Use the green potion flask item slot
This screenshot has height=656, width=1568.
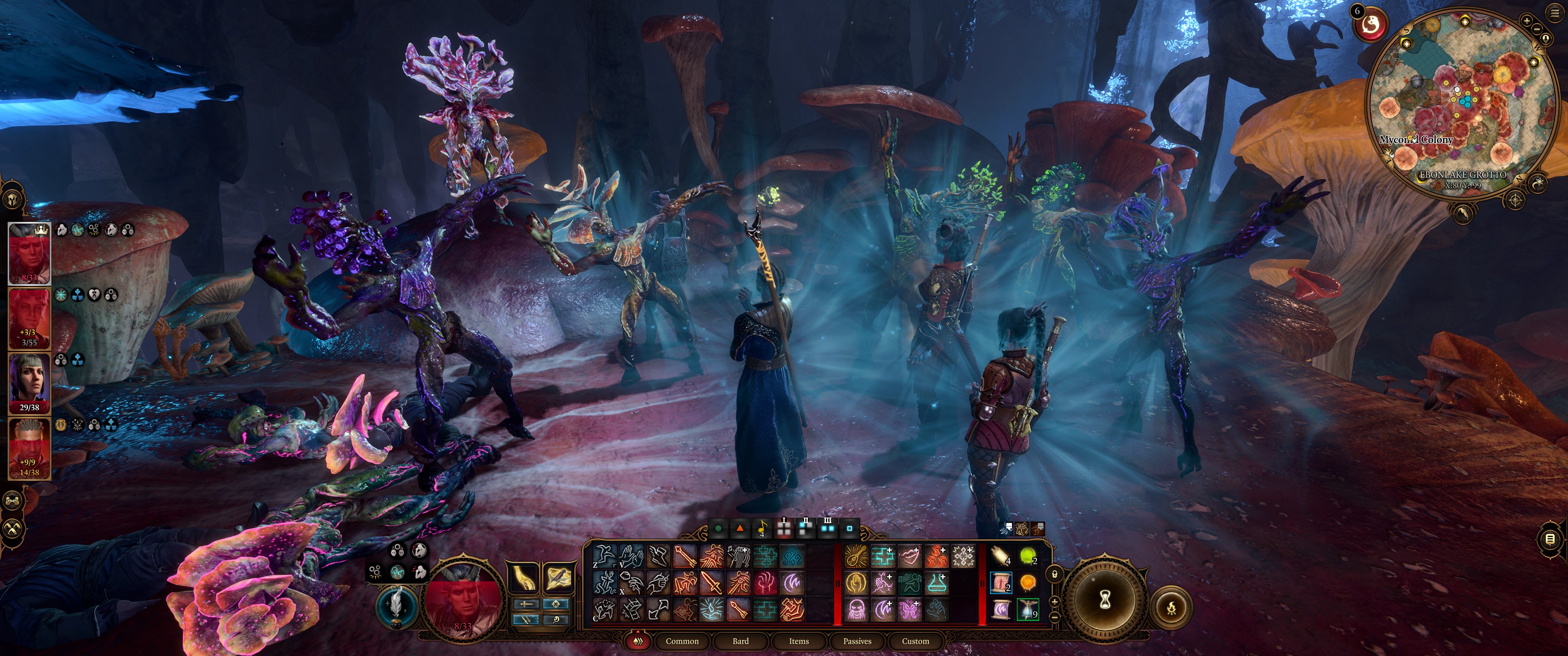[1027, 556]
